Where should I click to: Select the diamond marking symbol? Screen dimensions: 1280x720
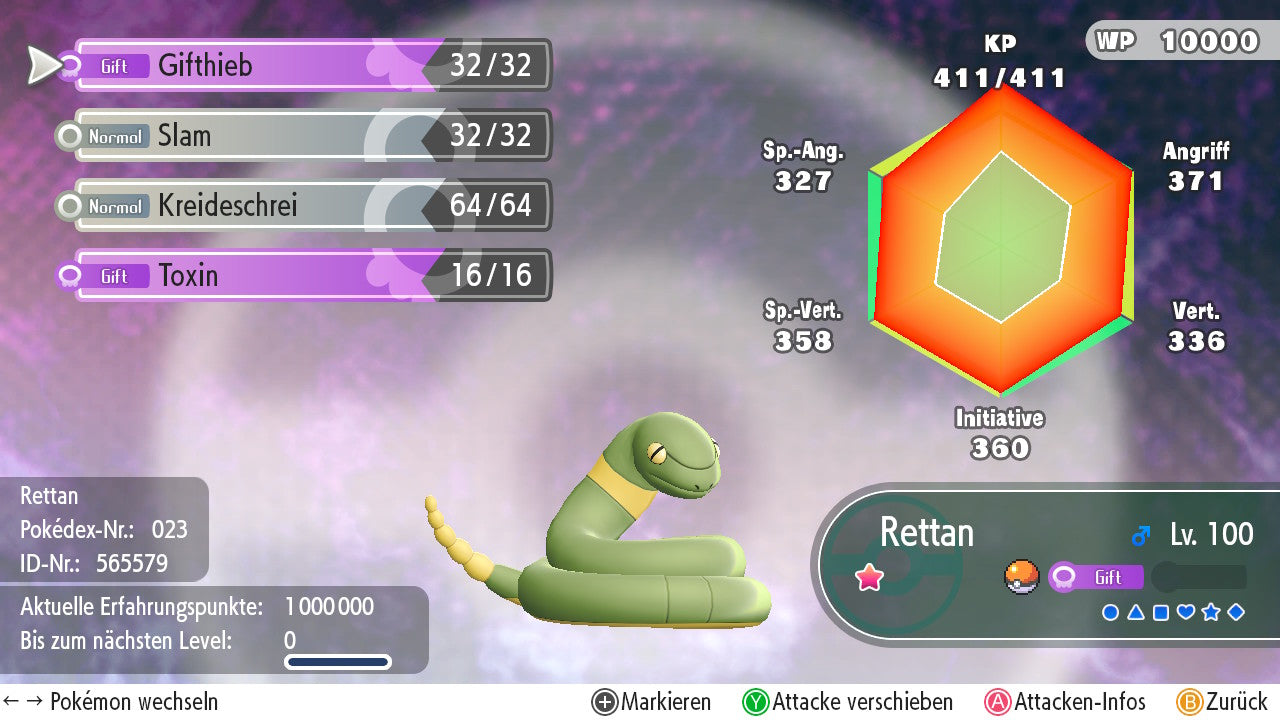[x=1236, y=612]
